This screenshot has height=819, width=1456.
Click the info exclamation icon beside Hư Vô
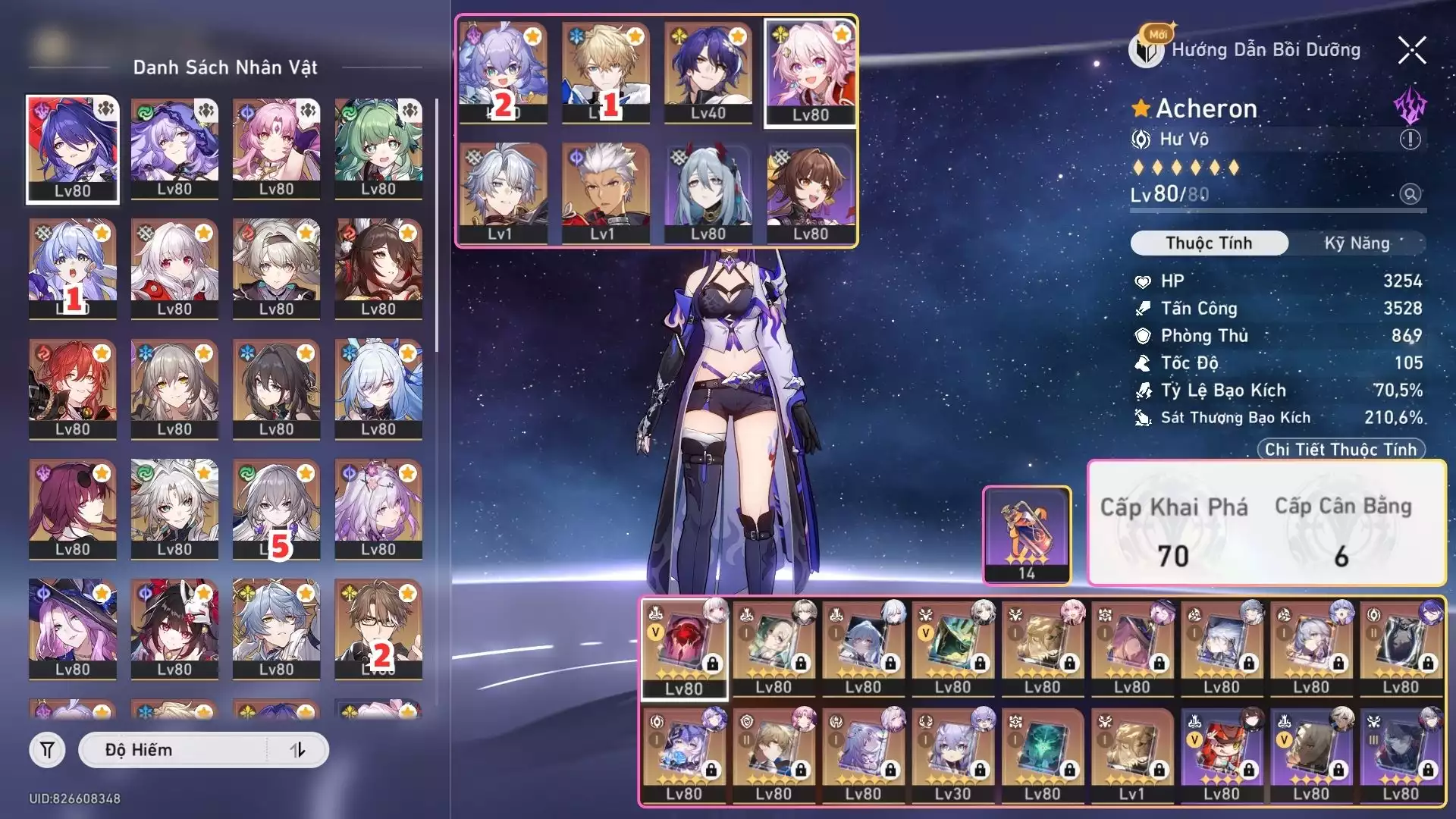point(1410,140)
